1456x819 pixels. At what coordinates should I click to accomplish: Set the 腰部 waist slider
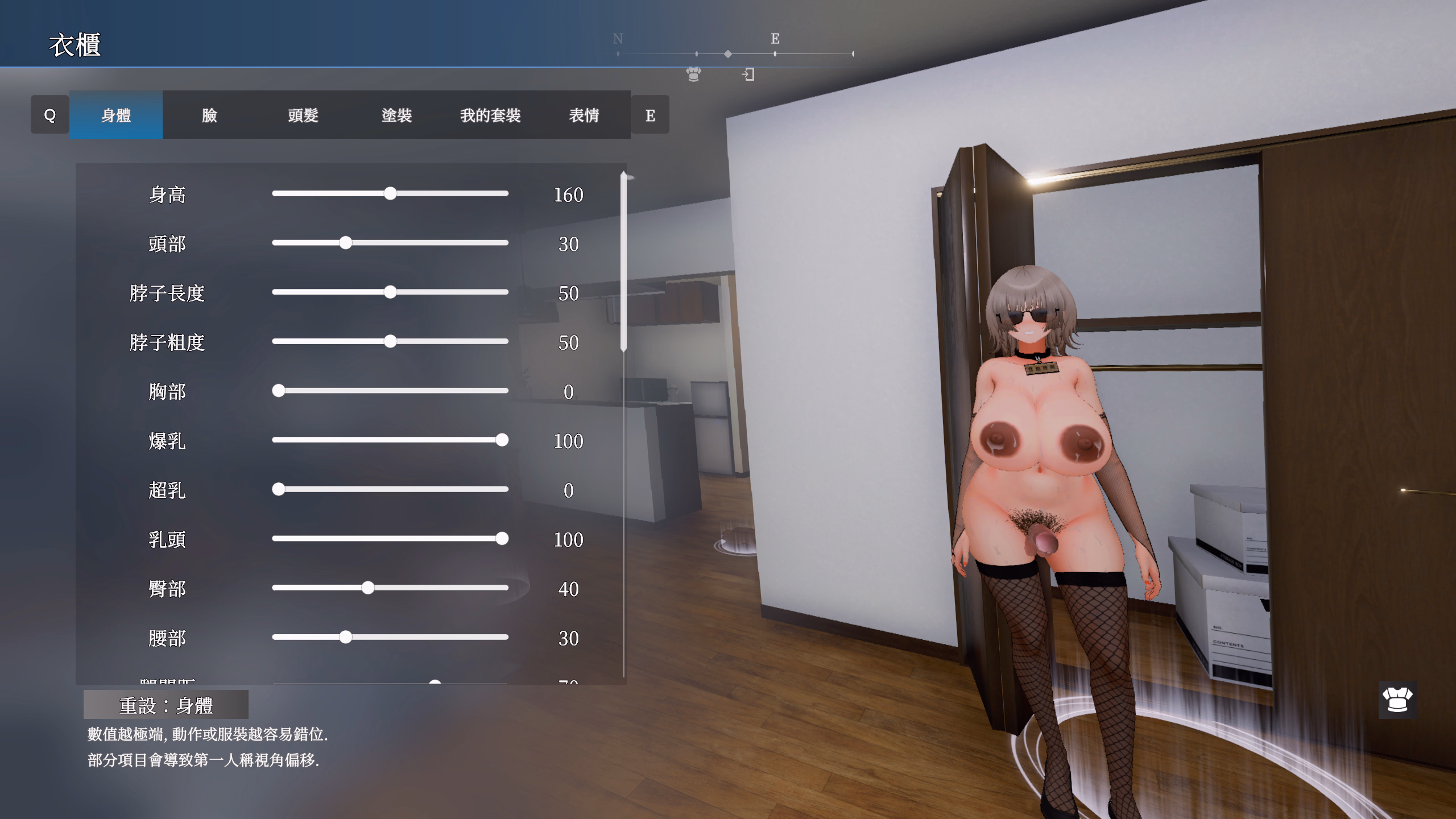click(346, 637)
